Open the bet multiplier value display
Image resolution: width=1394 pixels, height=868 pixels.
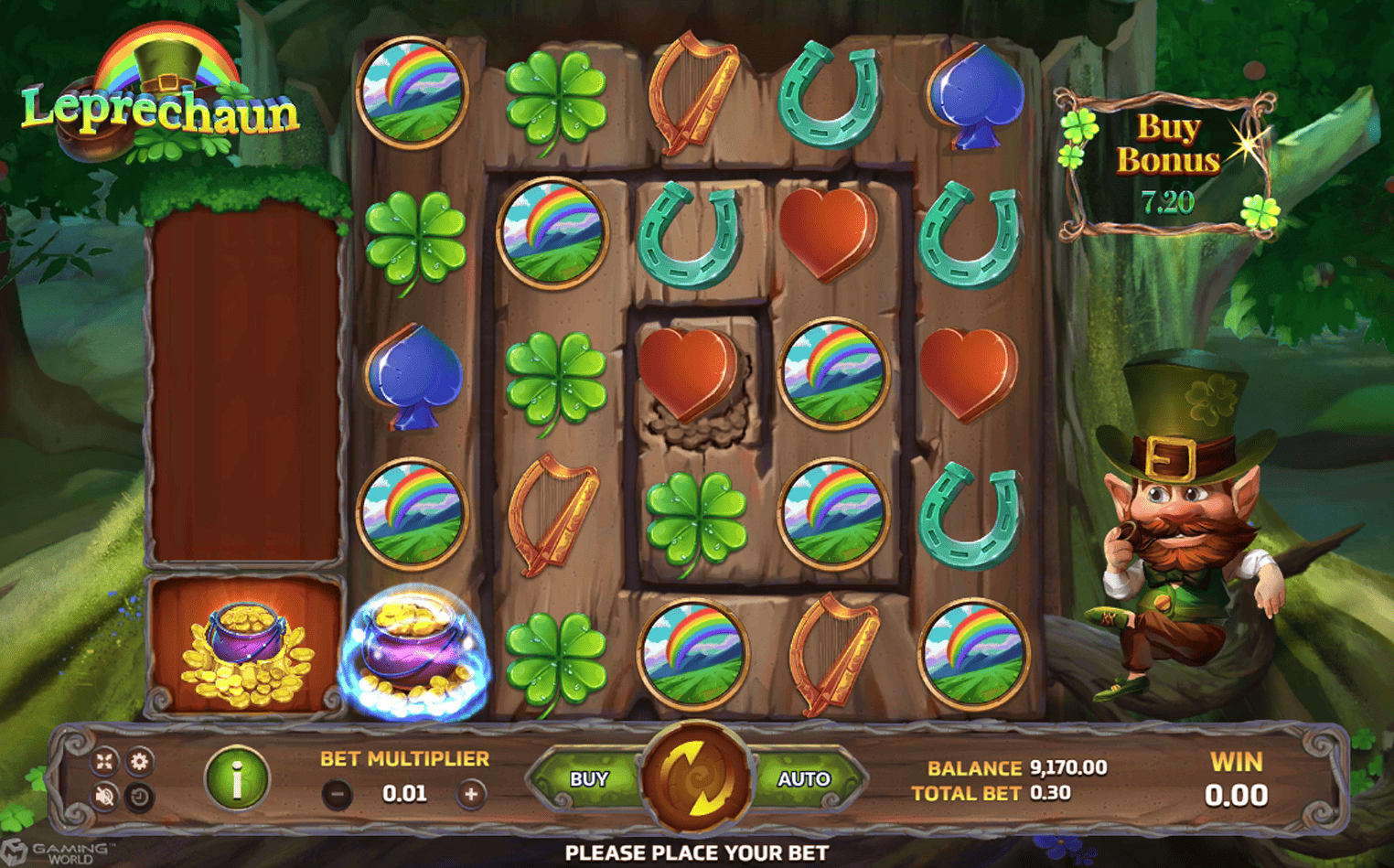pos(403,793)
